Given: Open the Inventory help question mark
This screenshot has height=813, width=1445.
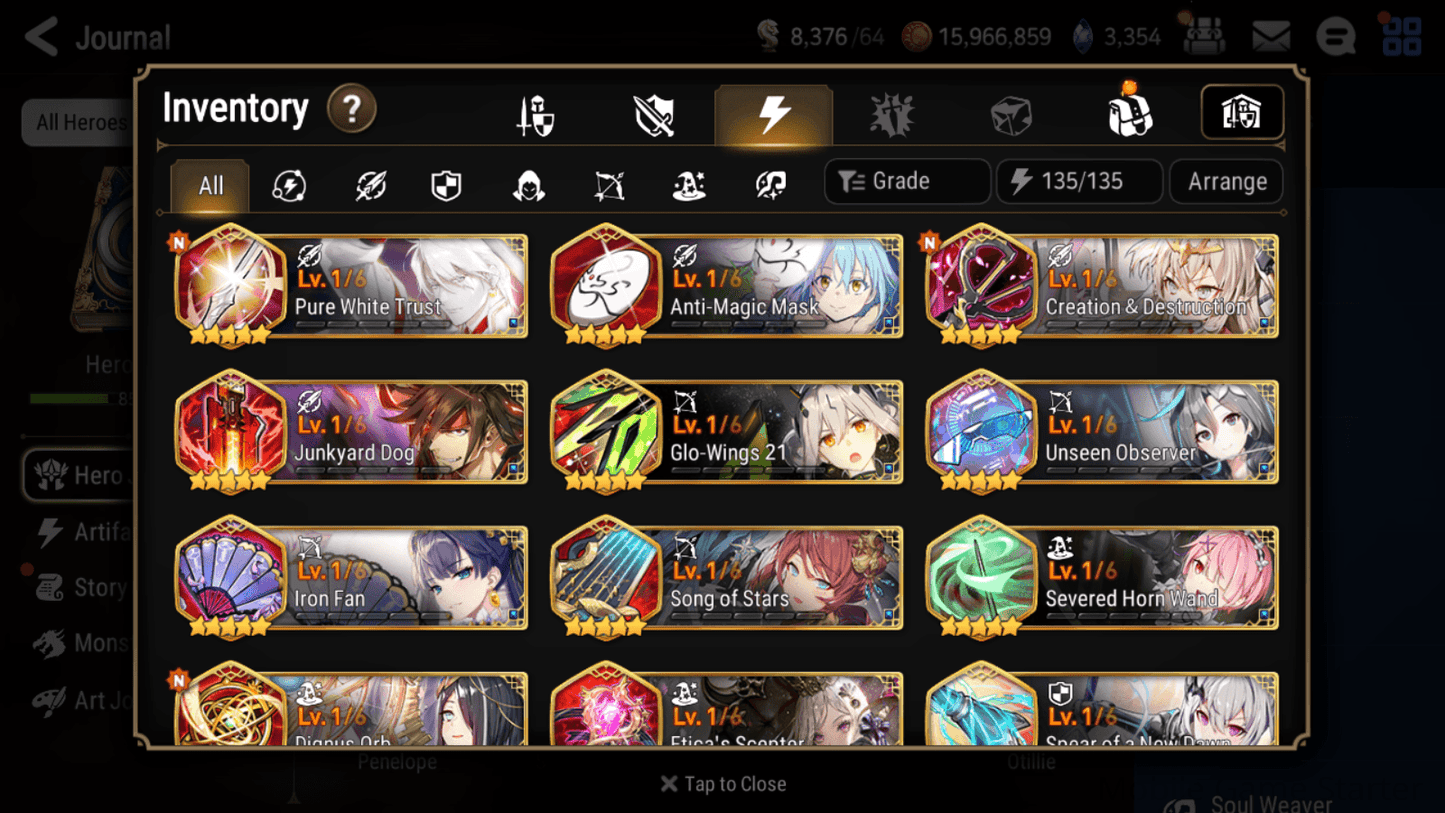Looking at the screenshot, I should pos(352,110).
